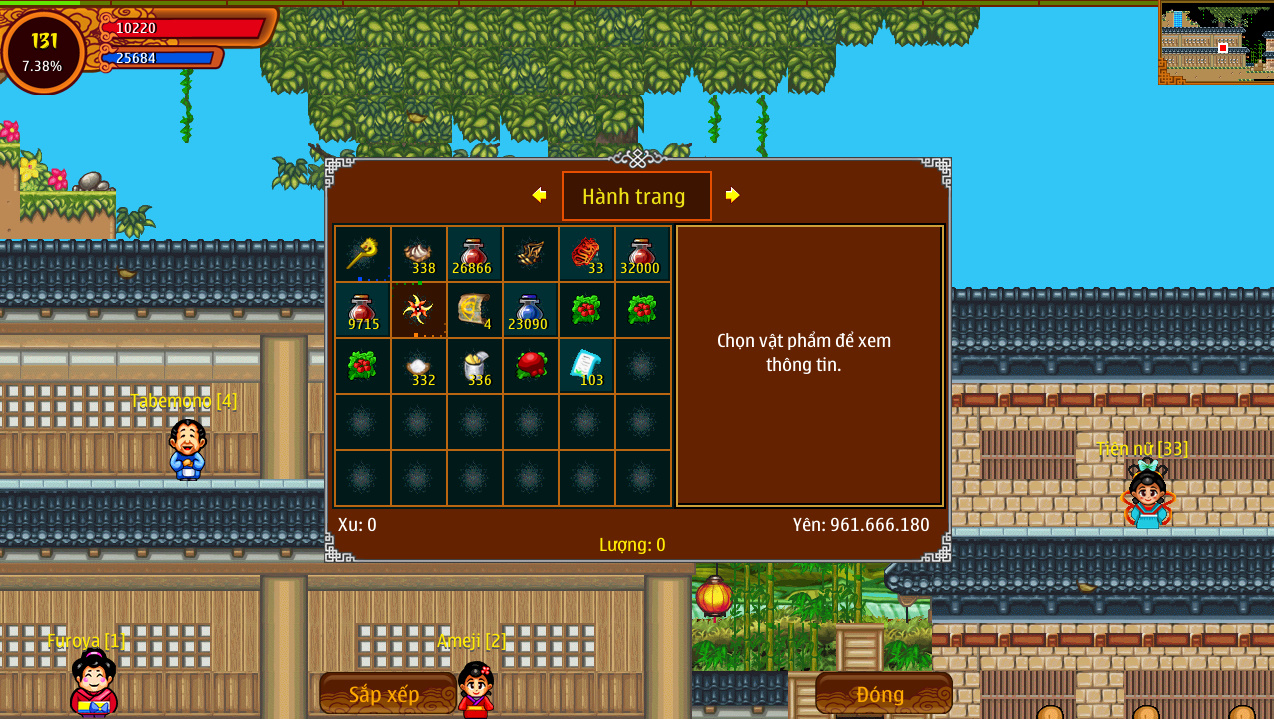Select the tin can stack of 336
This screenshot has height=719, width=1274.
pos(474,366)
